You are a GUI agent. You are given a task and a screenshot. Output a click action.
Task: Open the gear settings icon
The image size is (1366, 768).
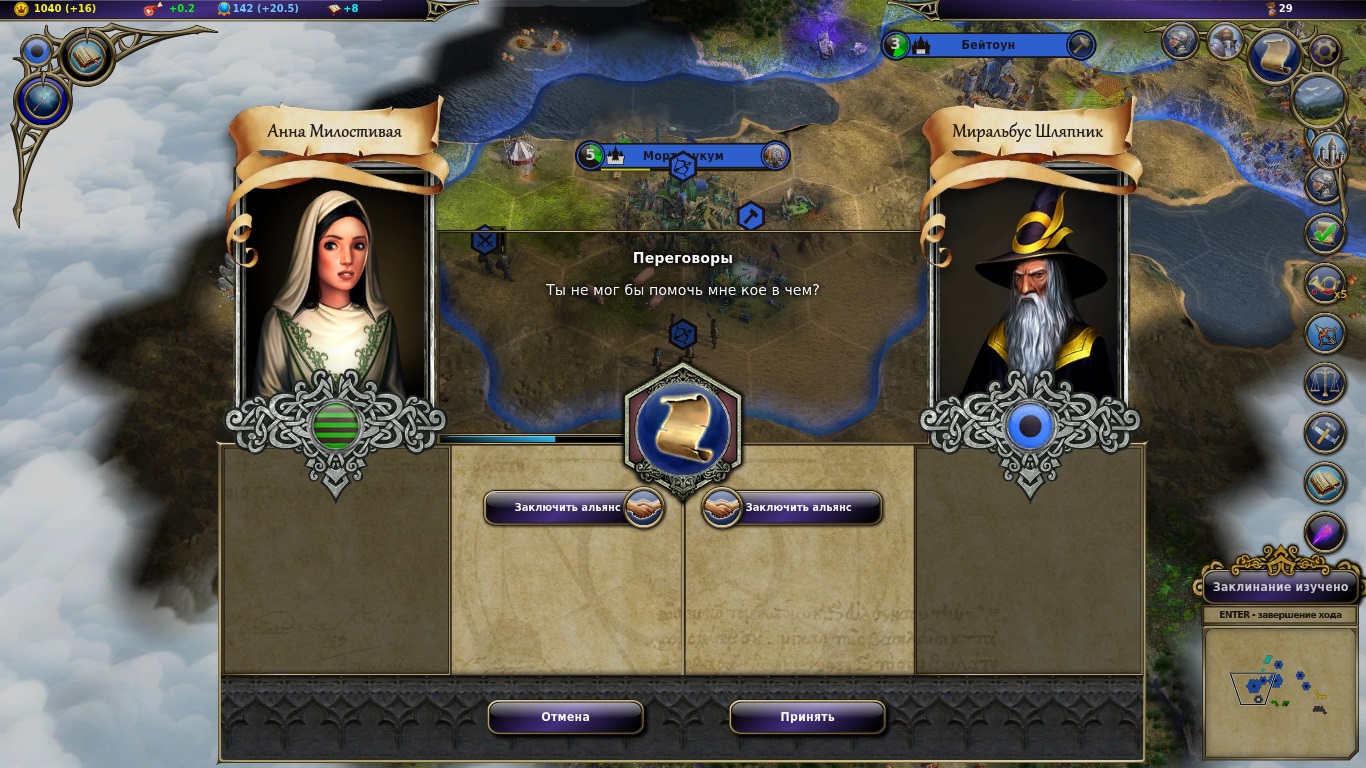click(1325, 49)
